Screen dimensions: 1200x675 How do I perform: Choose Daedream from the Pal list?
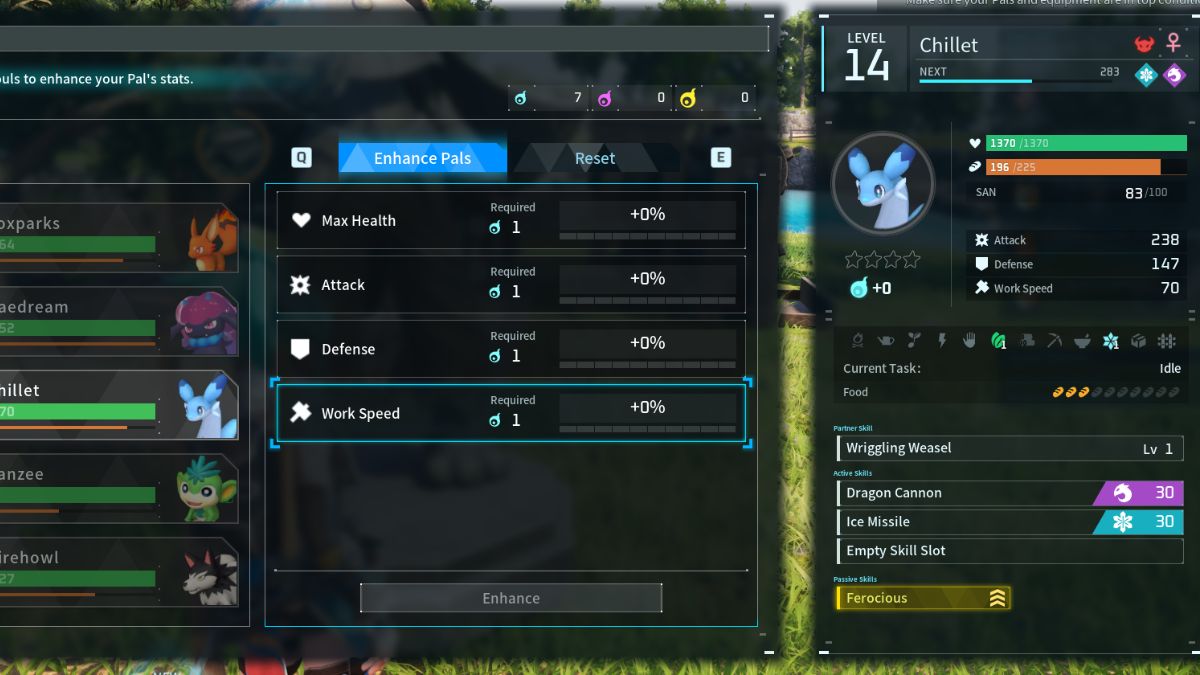[x=120, y=322]
